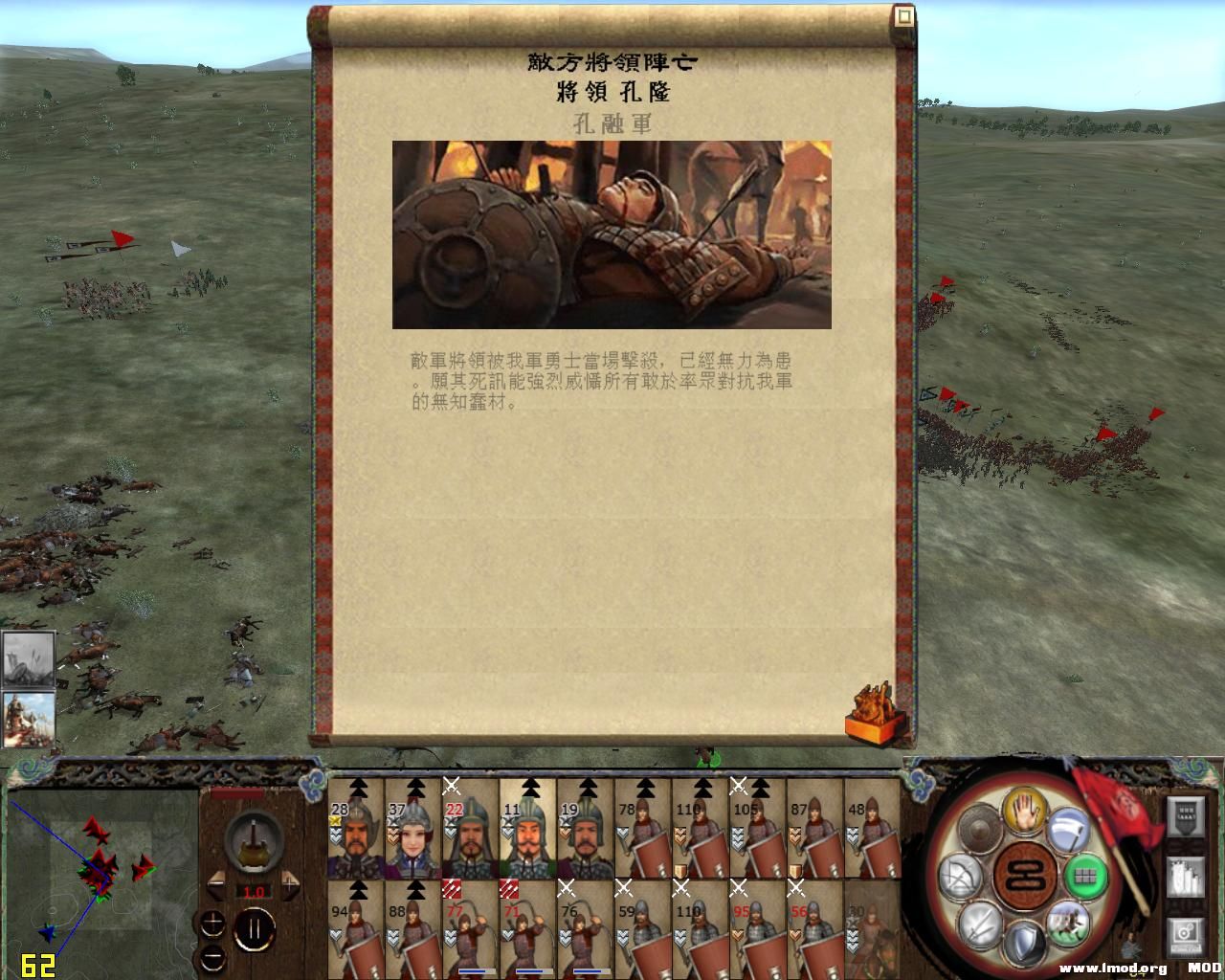This screenshot has width=1225, height=980.
Task: Click the green unit grouping grid button
Action: (1086, 878)
